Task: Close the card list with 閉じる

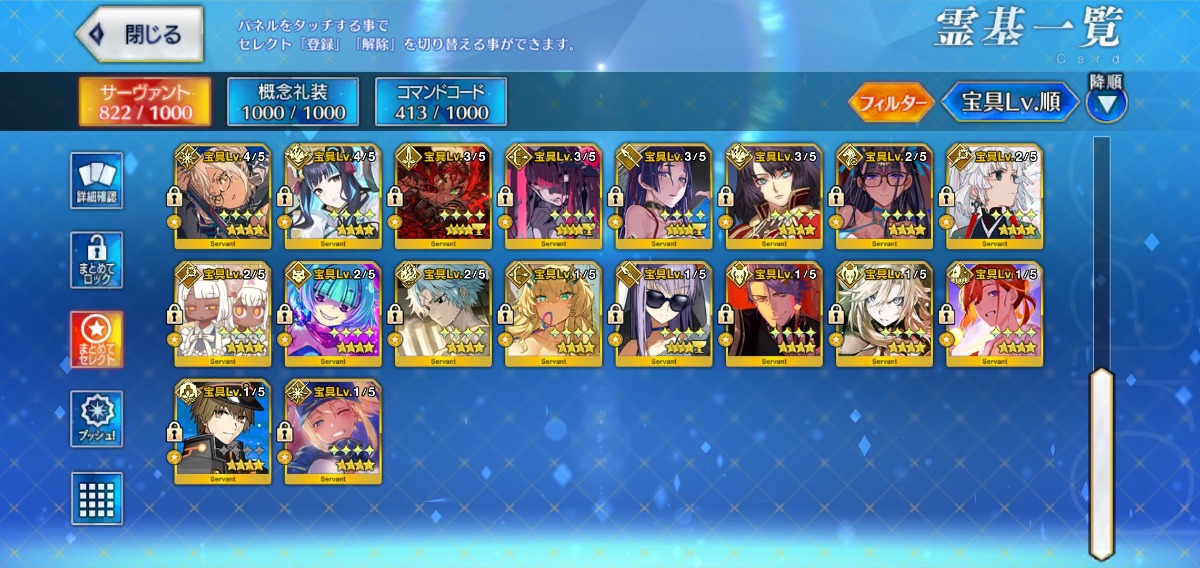Action: [x=140, y=35]
